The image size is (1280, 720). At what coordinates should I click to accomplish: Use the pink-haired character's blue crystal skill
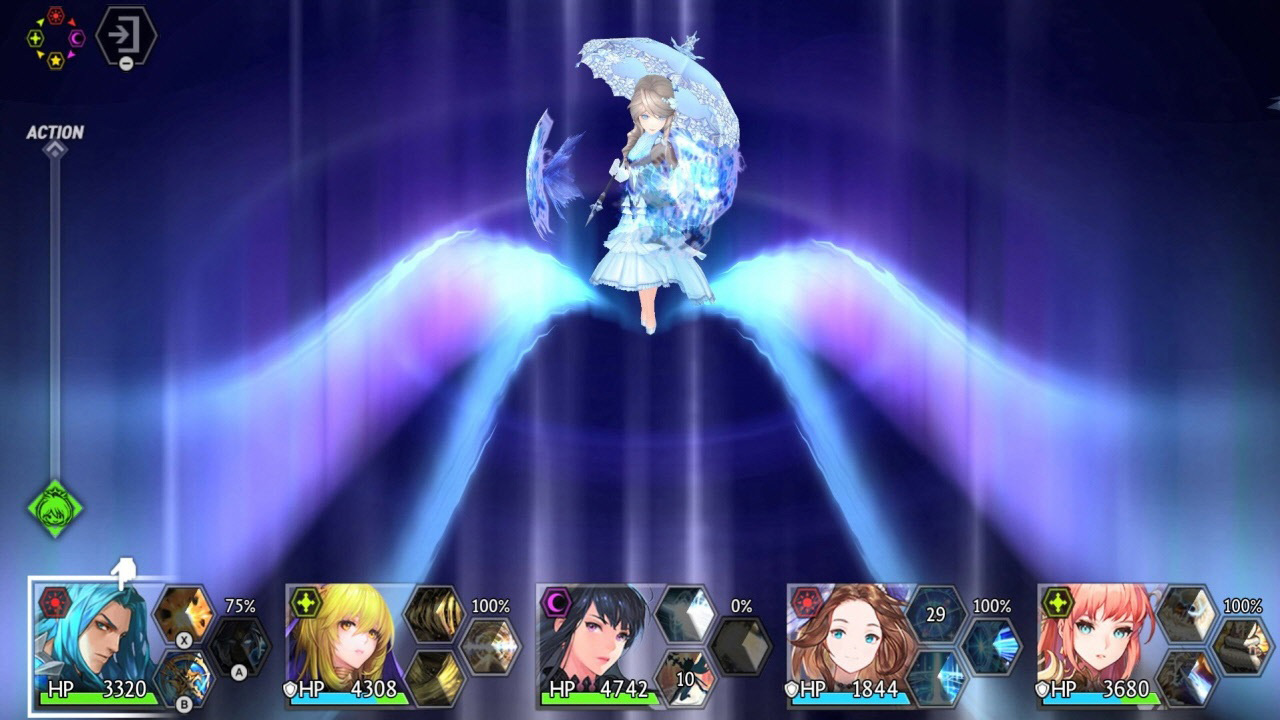click(1189, 678)
